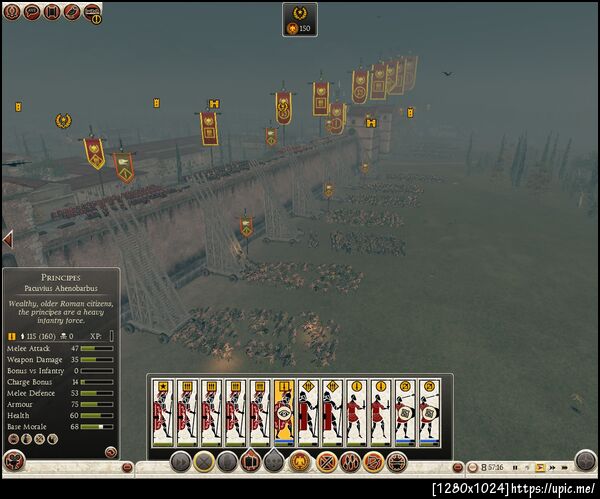Select the first unit card with star badge
This screenshot has width=600, height=499.
point(162,411)
